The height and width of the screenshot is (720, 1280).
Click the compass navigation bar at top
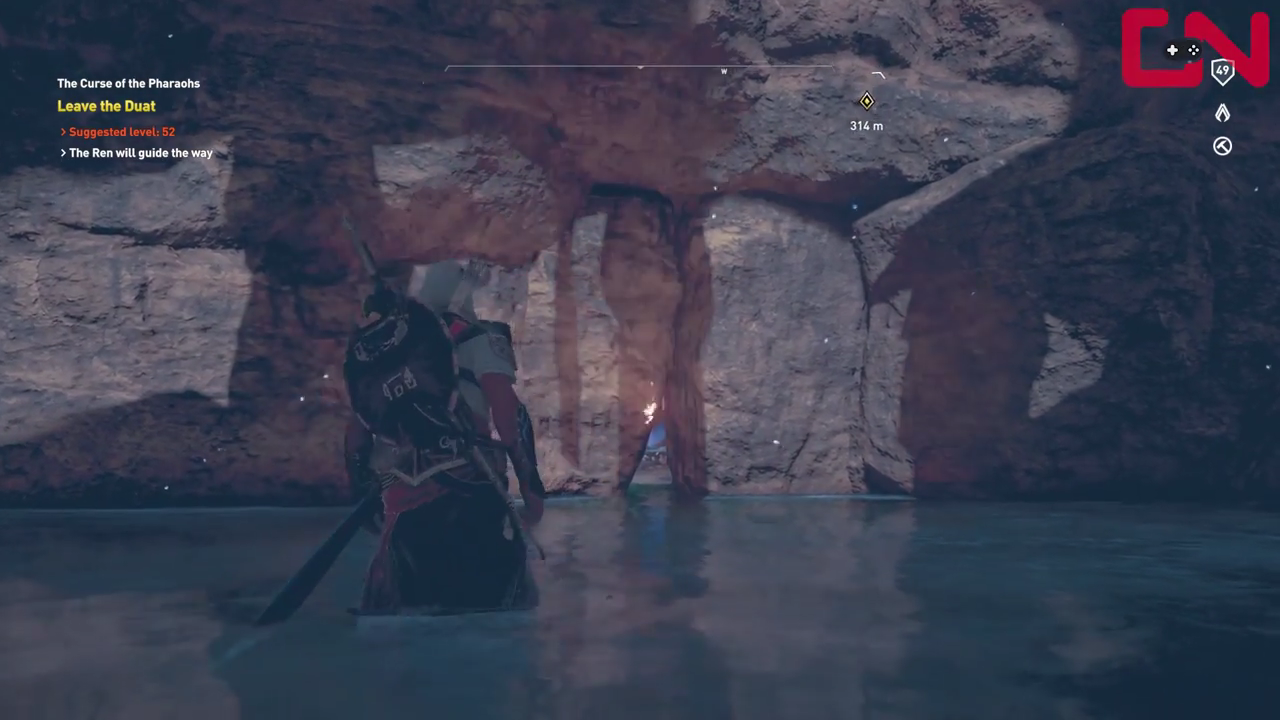(x=640, y=69)
